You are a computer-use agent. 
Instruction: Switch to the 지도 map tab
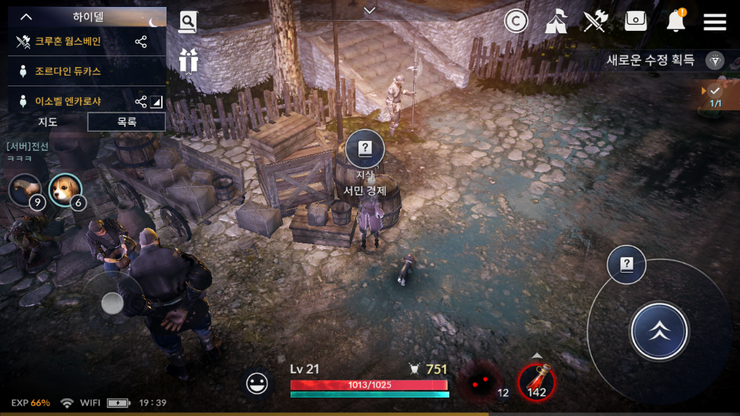click(47, 122)
